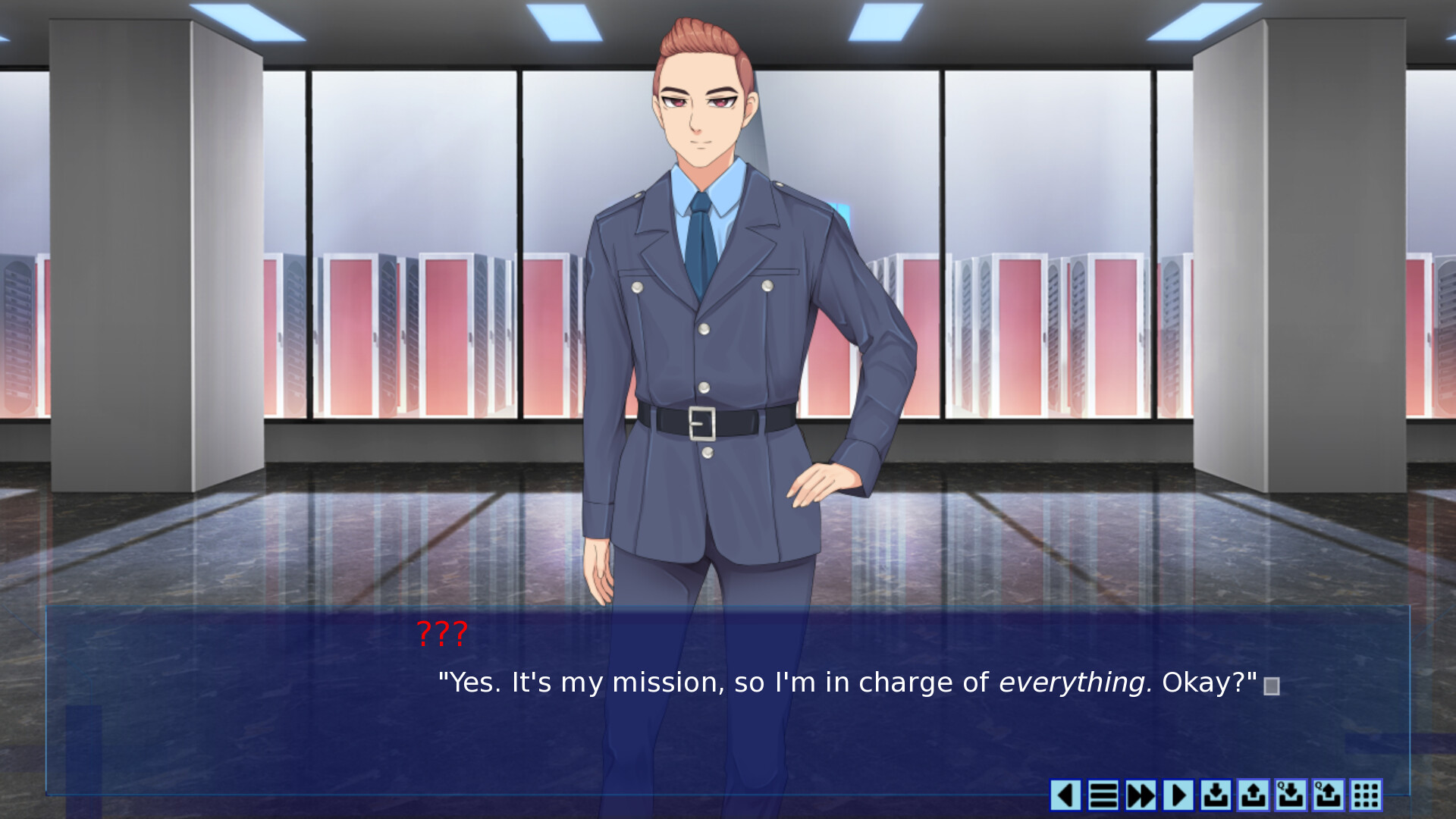
Task: Open the game menu grid icon
Action: (x=1365, y=795)
